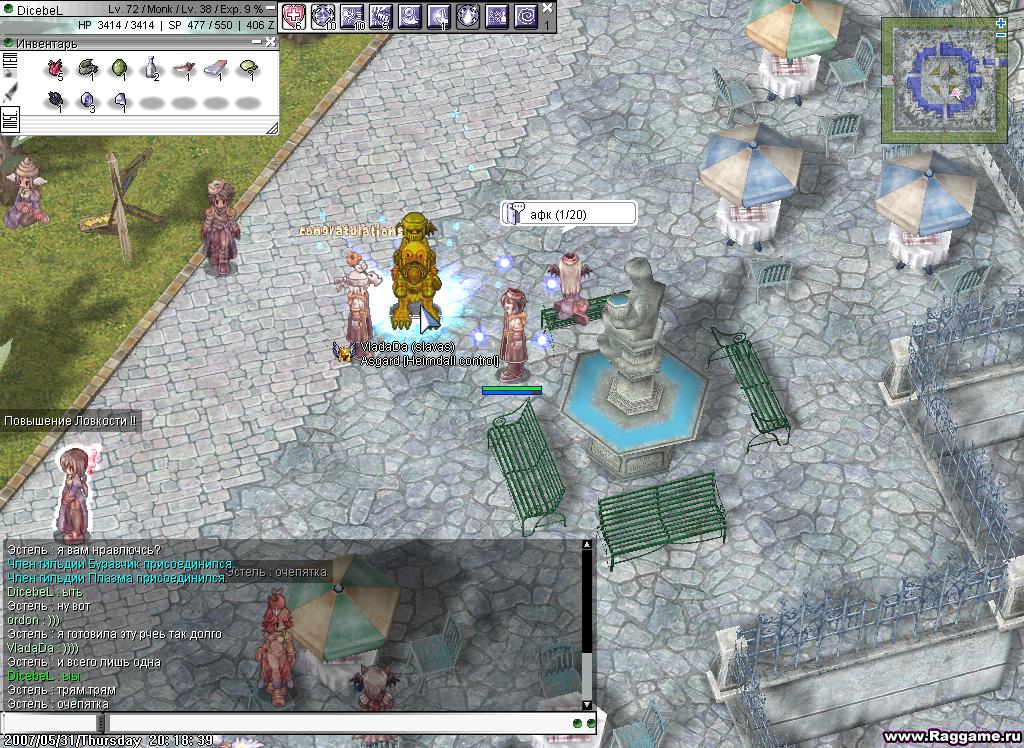Open the sword-icon equipment inventory tab

pyautogui.click(x=11, y=92)
